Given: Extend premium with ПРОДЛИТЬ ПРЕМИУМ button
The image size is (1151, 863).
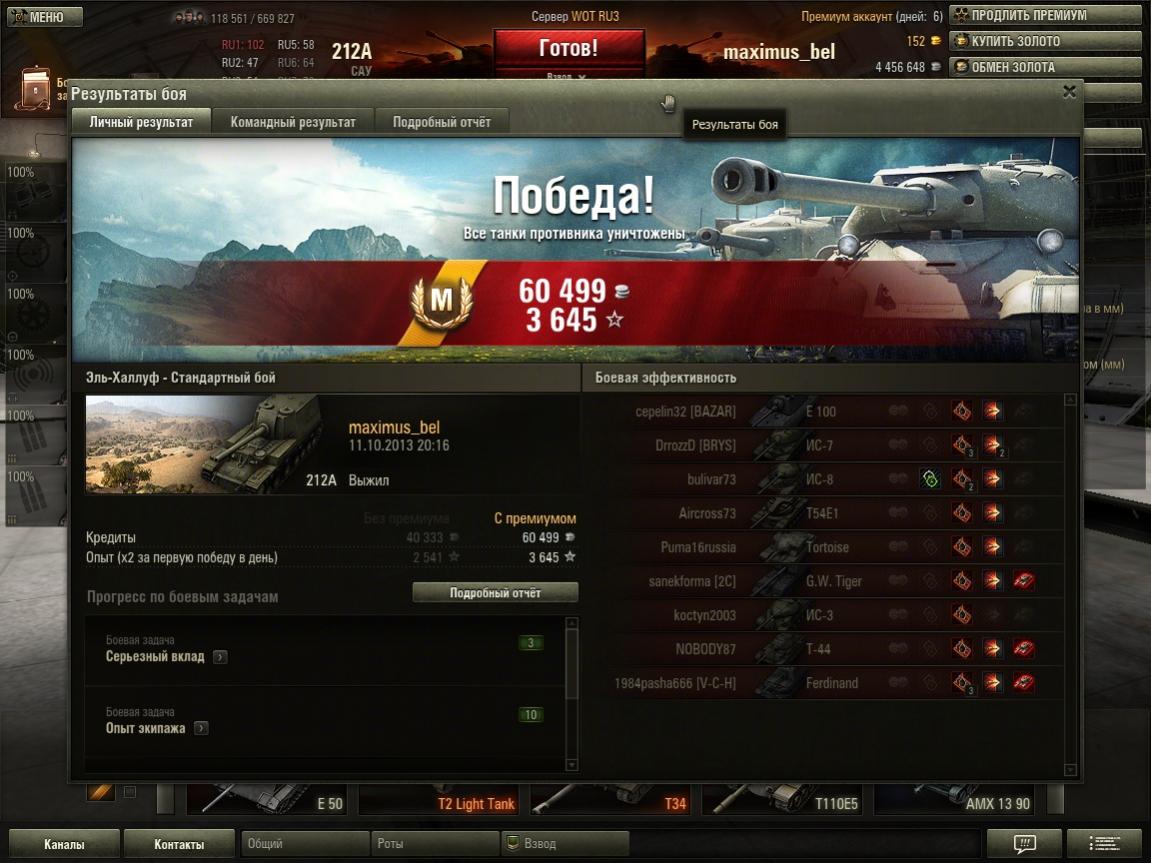Looking at the screenshot, I should coord(1045,15).
